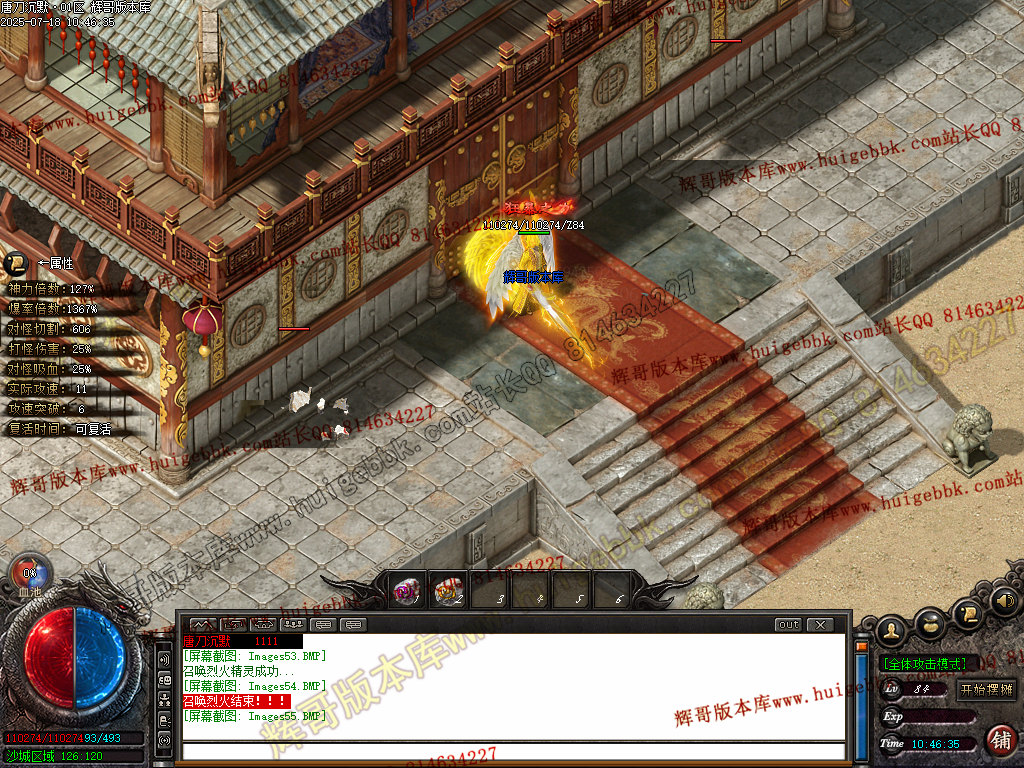
Task: Open the character portrait menu button
Action: click(892, 630)
